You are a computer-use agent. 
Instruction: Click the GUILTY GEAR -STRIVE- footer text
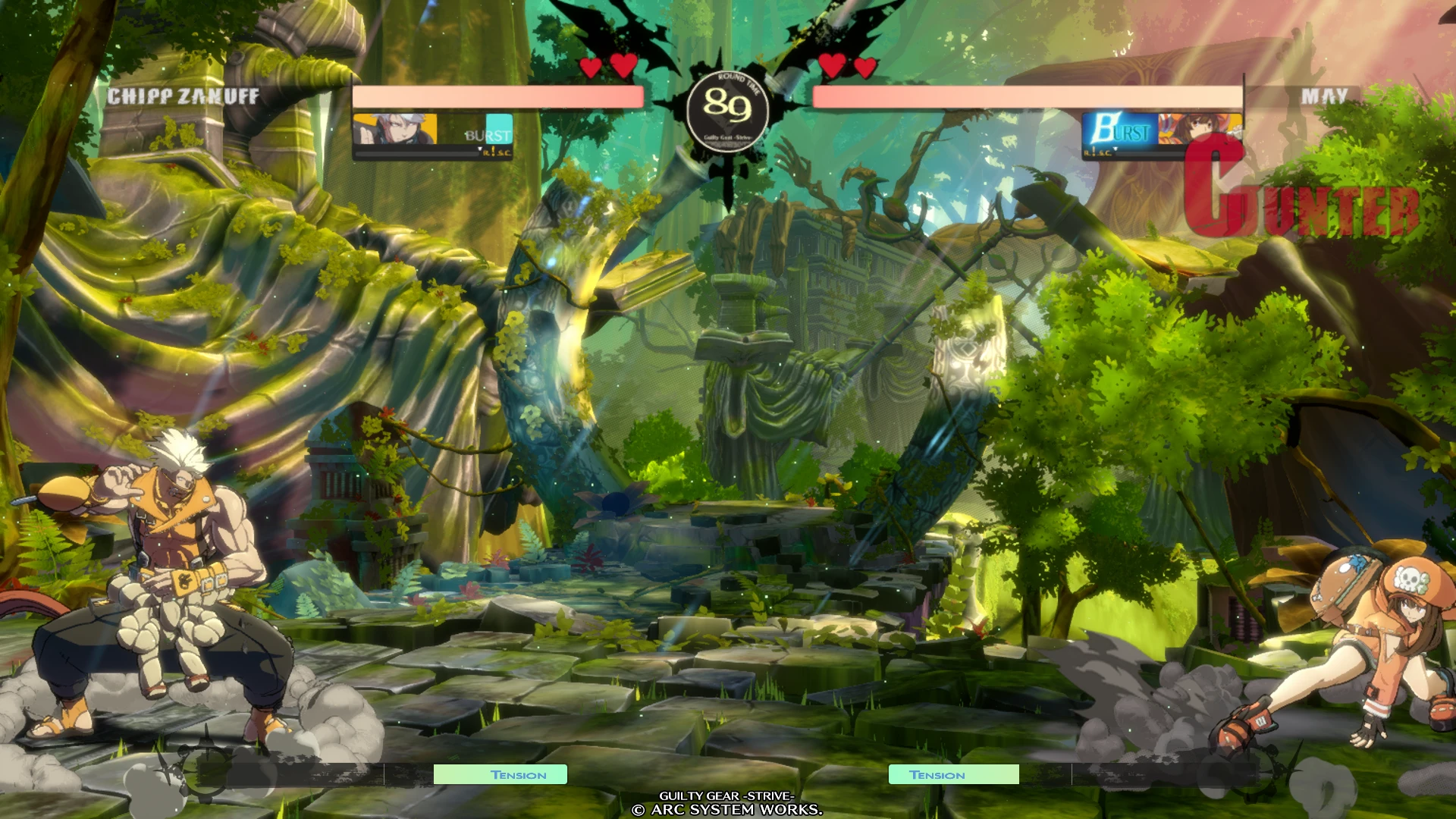[728, 796]
